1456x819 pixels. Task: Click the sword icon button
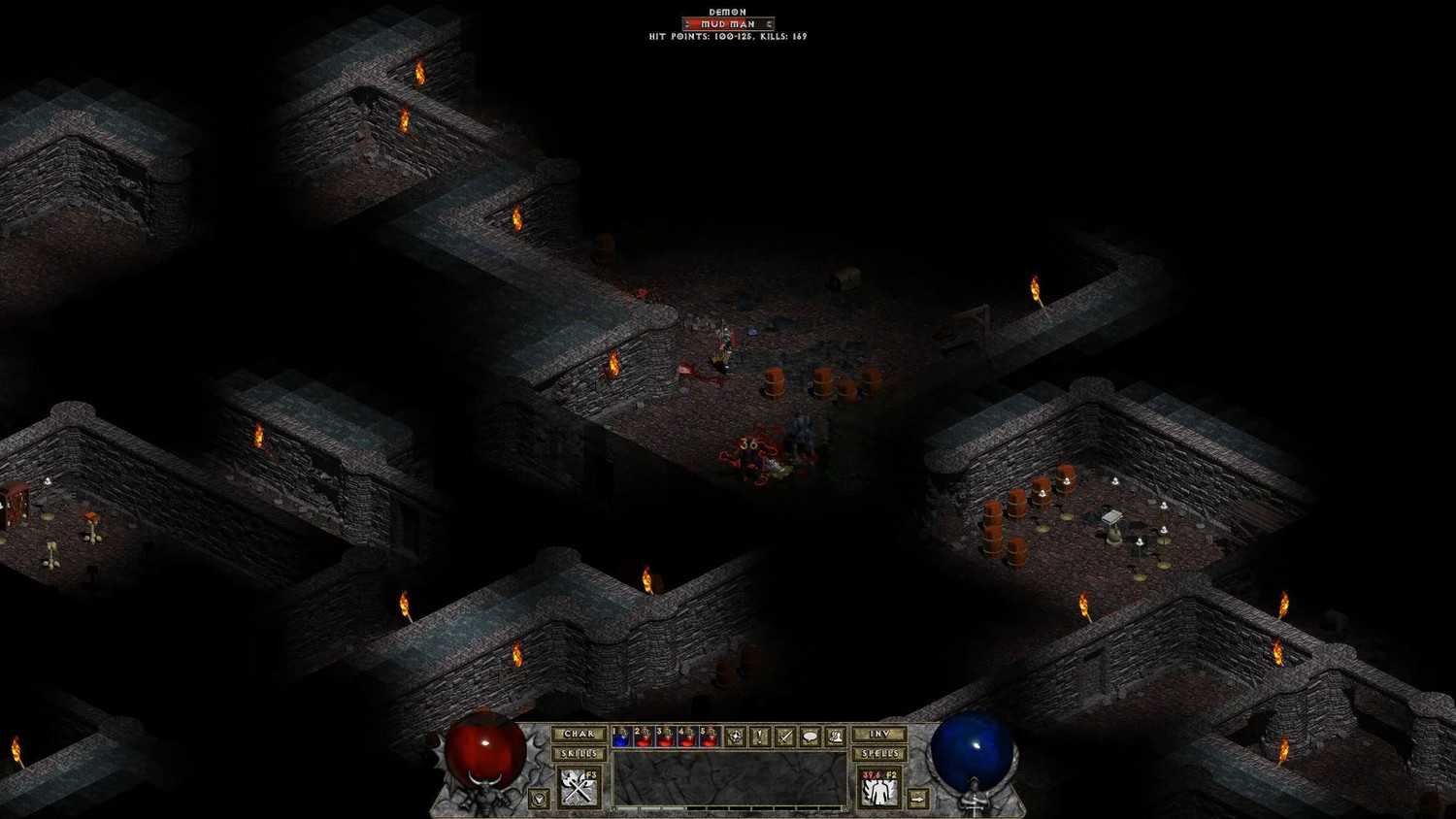point(785,737)
